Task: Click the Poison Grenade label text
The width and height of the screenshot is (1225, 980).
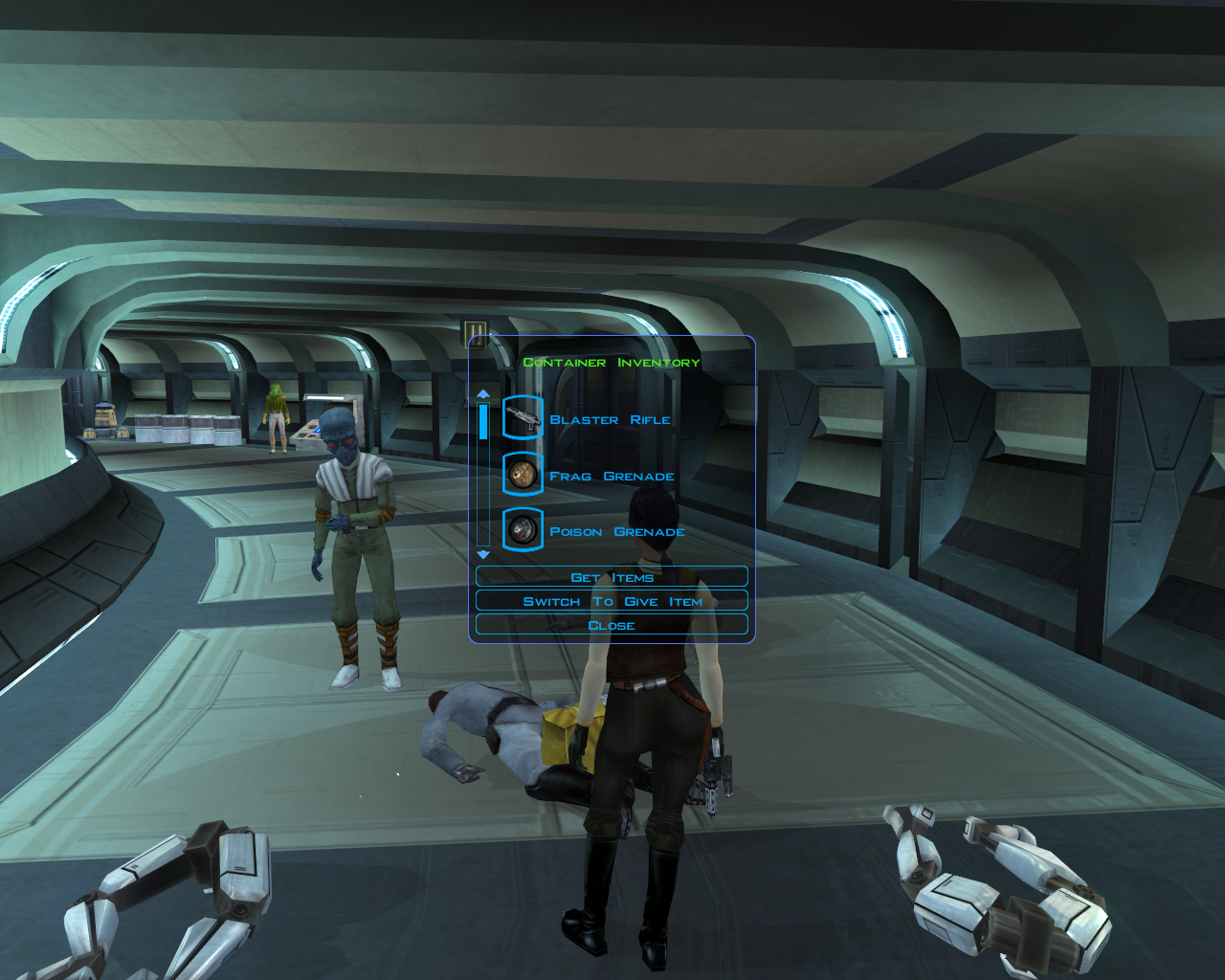Action: click(616, 531)
